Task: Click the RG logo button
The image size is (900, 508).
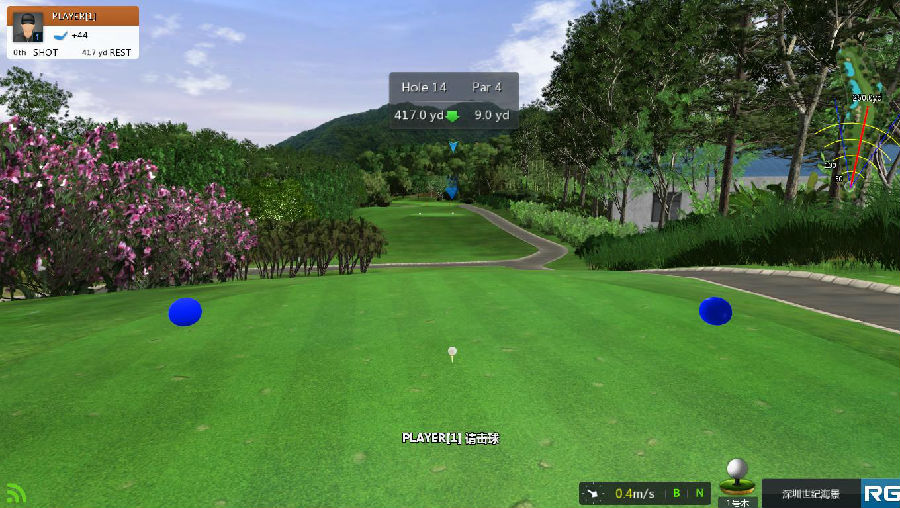Action: pos(881,493)
